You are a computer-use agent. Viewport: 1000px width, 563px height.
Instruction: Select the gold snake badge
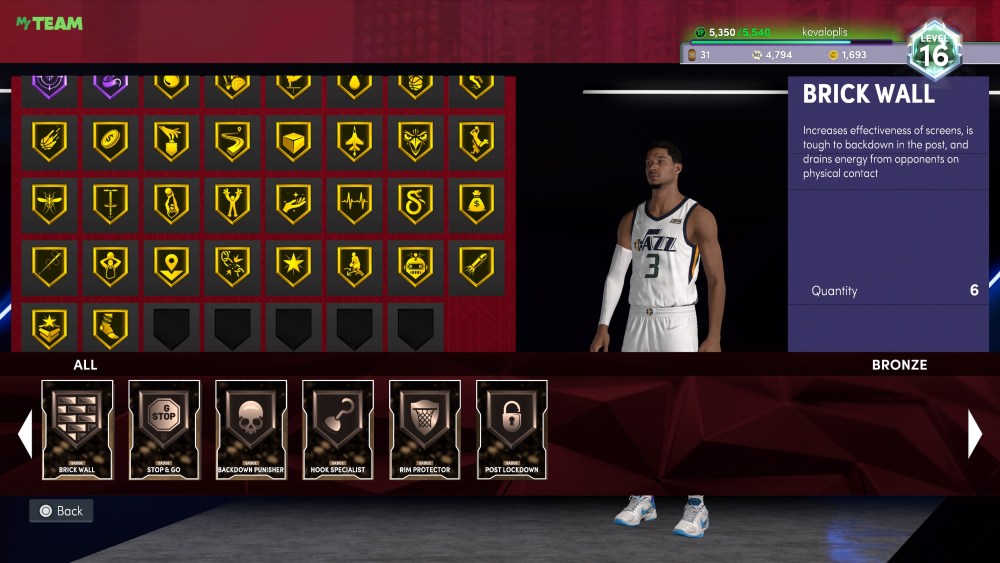pyautogui.click(x=415, y=203)
